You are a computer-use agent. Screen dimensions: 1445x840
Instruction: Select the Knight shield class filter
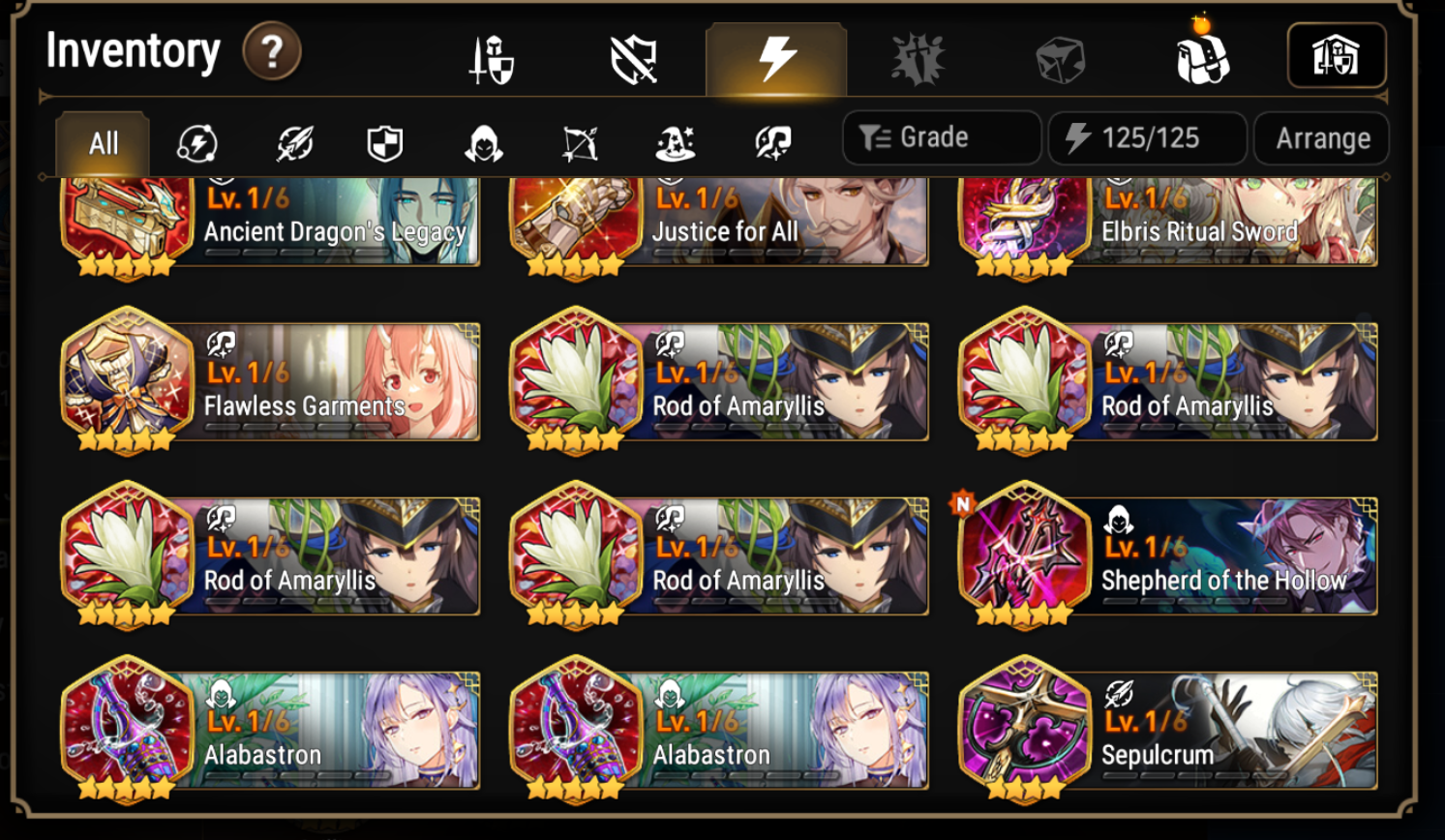pos(383,143)
